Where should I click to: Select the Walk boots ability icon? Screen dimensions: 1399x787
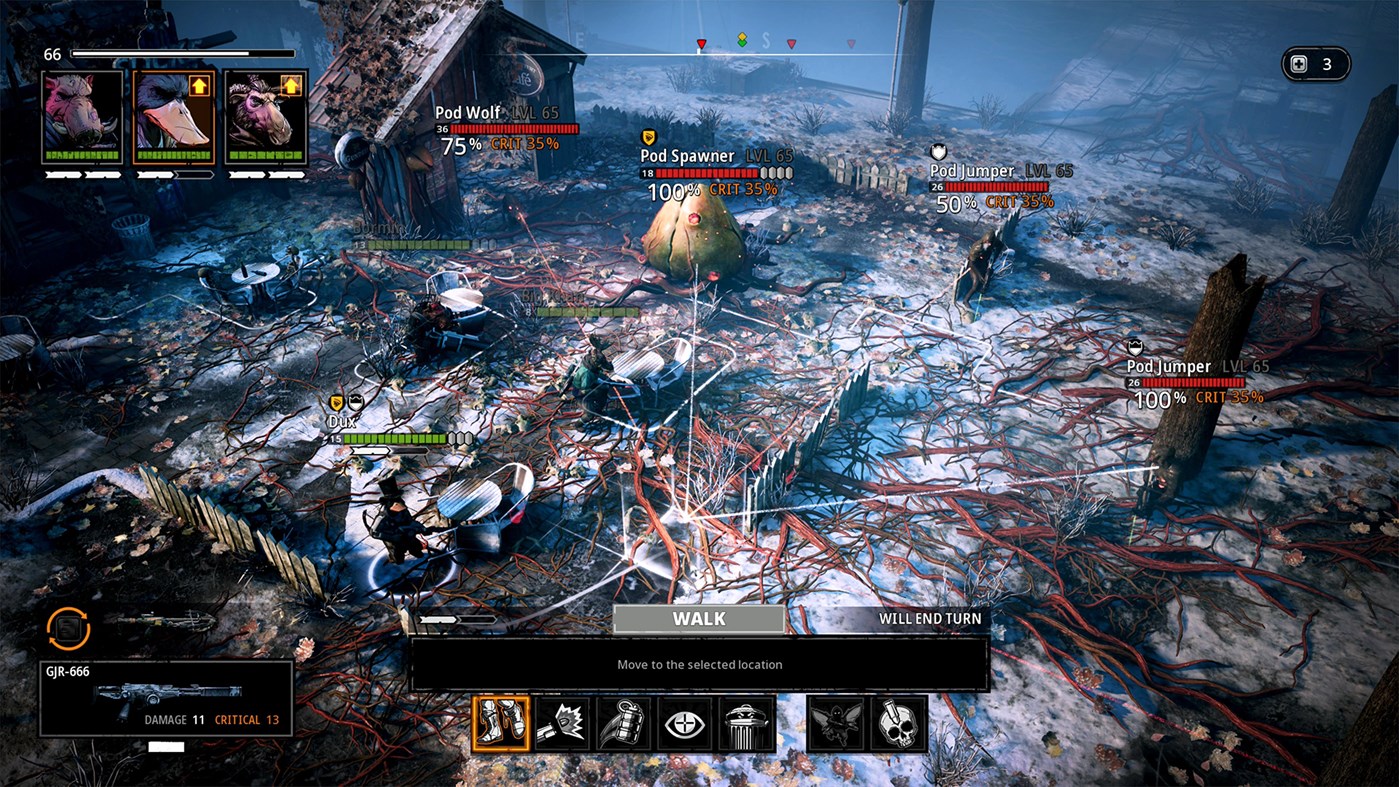click(501, 724)
